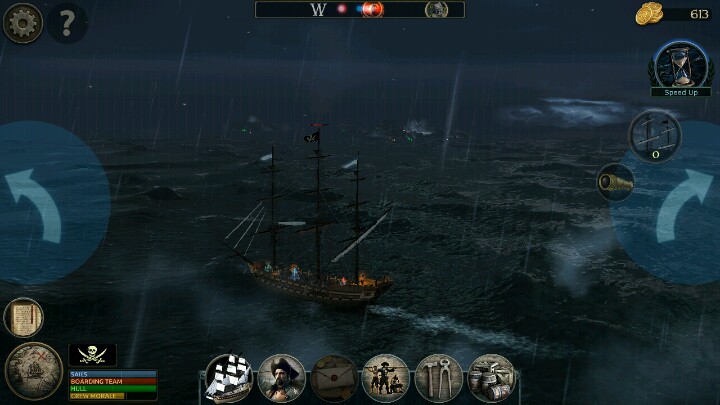
Task: Open the cargo barrels icon
Action: click(491, 378)
